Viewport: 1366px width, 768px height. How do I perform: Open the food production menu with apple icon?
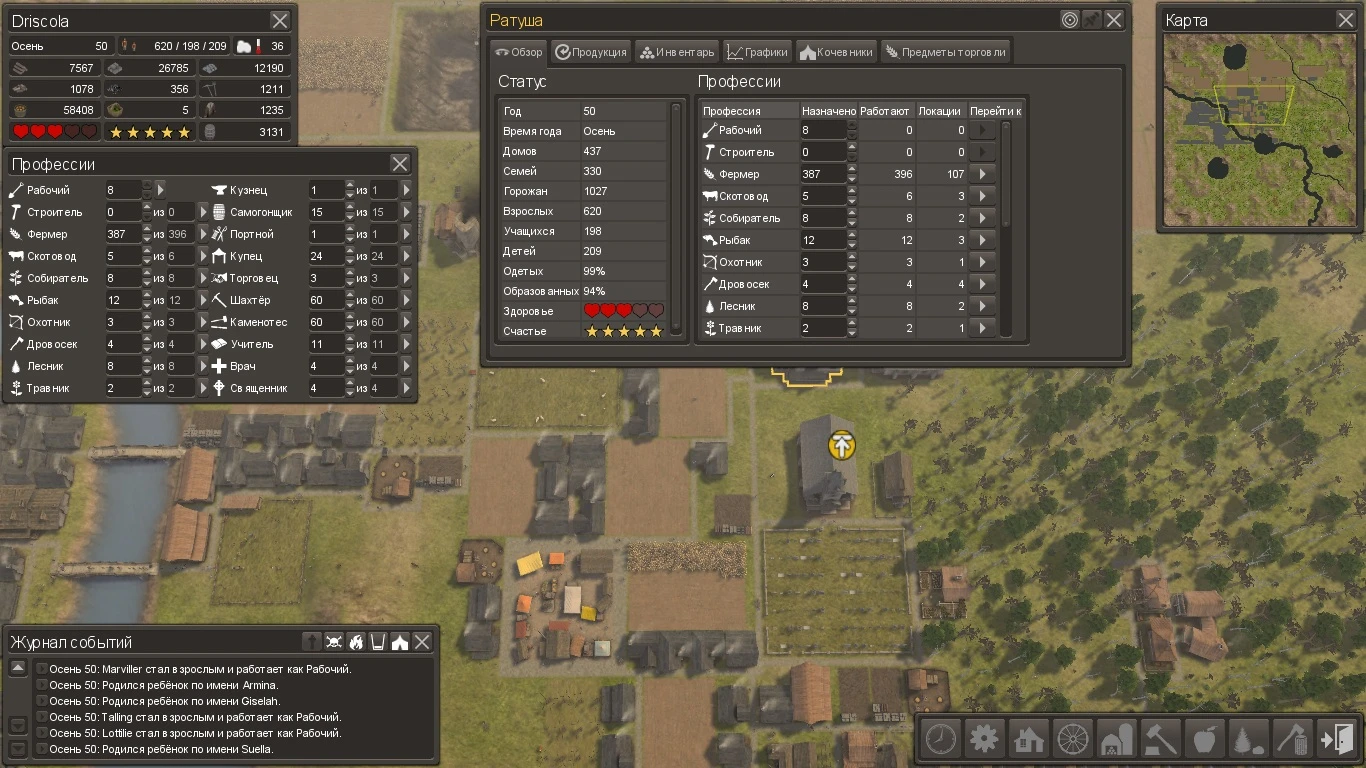point(1204,738)
